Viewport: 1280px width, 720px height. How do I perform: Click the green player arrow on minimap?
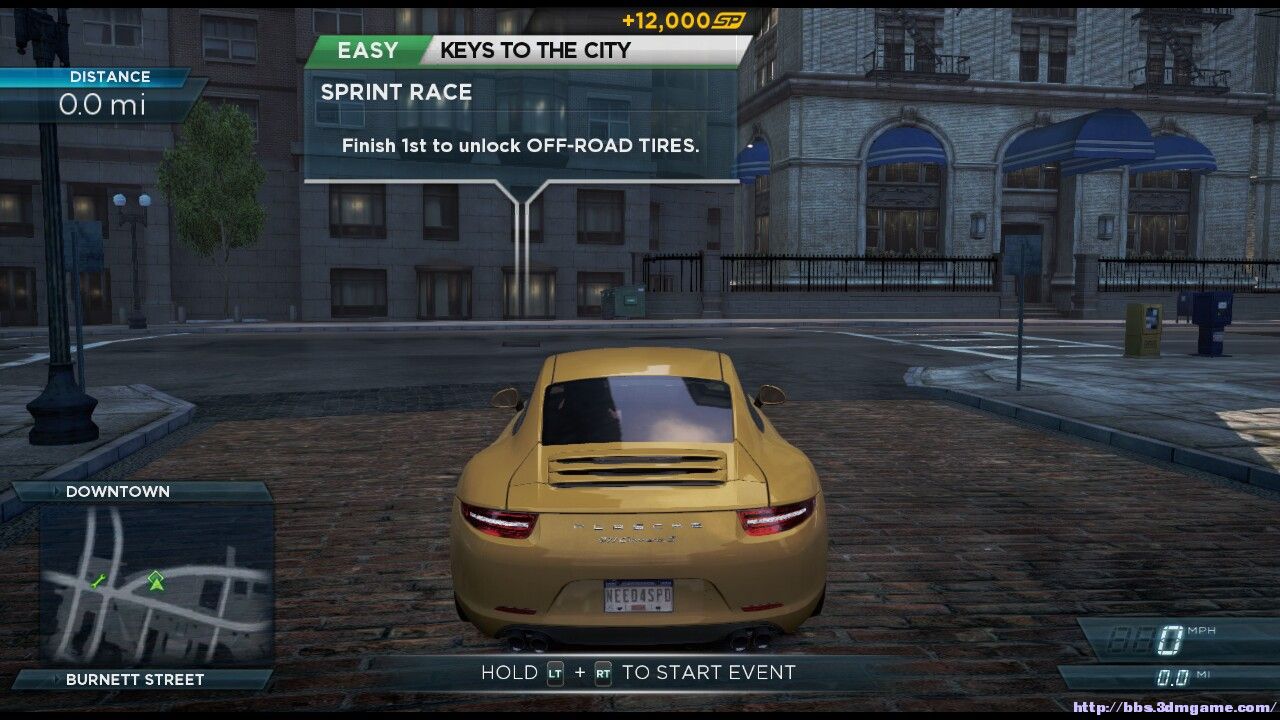[156, 579]
